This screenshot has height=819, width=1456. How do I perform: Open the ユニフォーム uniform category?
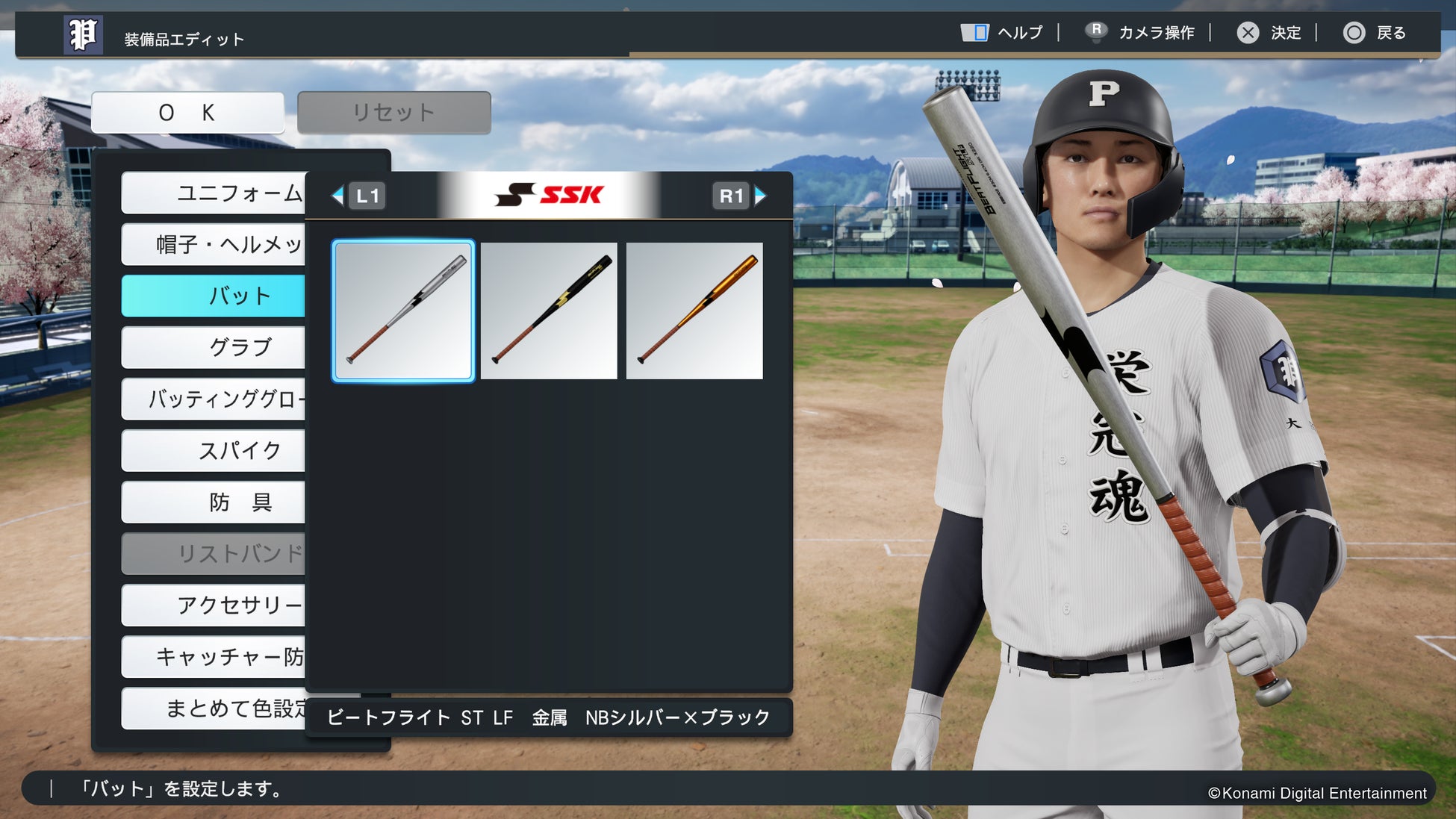[x=214, y=193]
